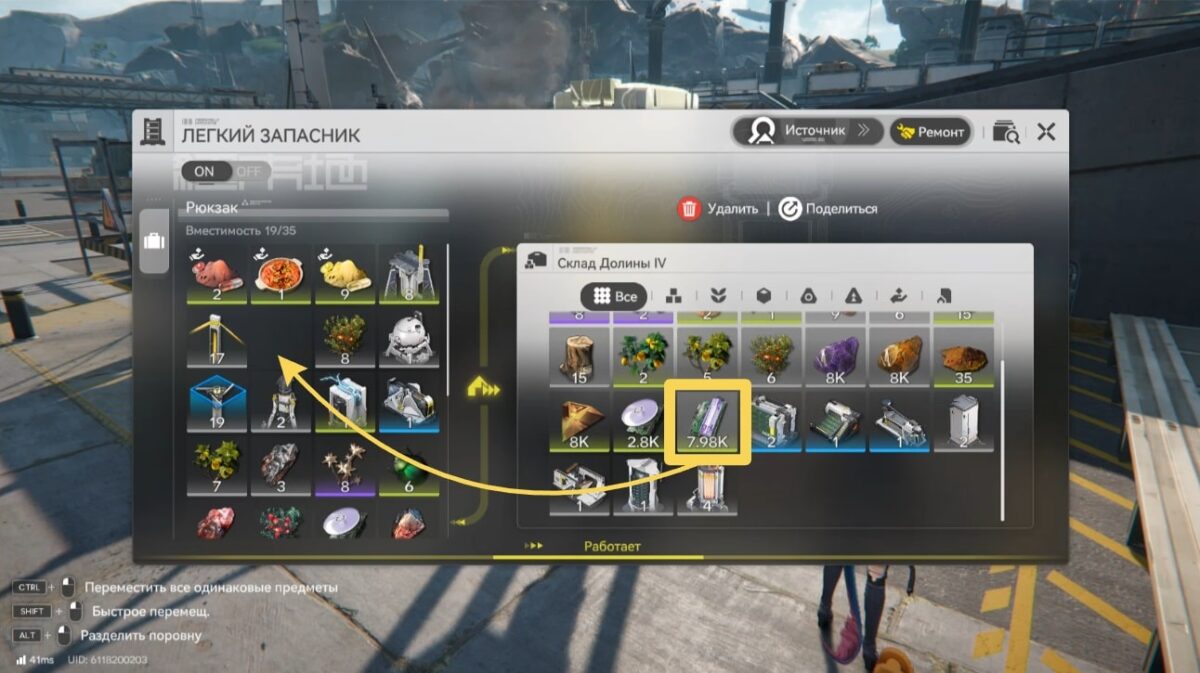Choose the blue-highlighted item with count 19
Screen dimensions: 1200x673
click(217, 402)
